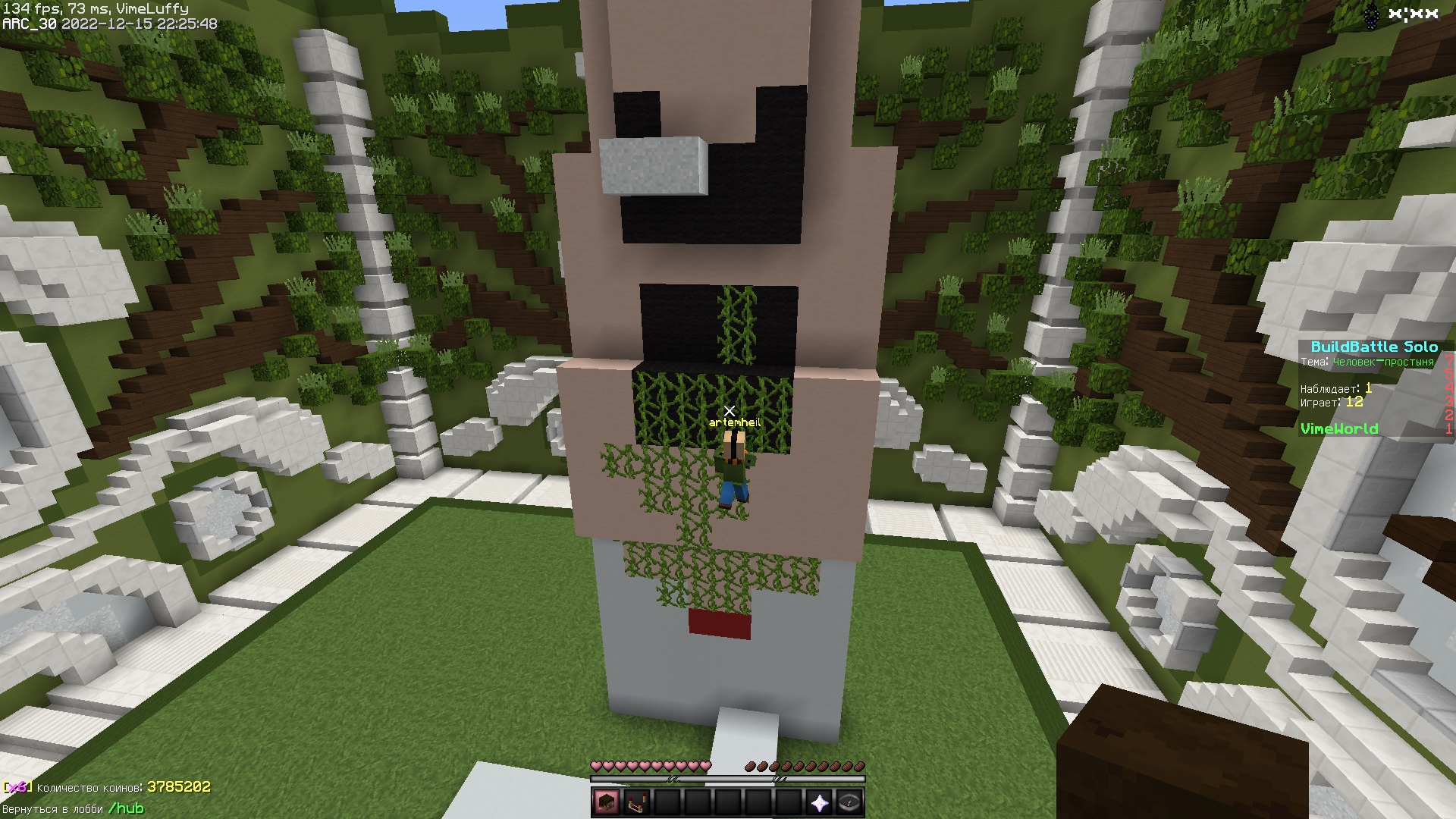
Task: Click the VimeWorld label on the scoreboard
Action: click(x=1339, y=428)
